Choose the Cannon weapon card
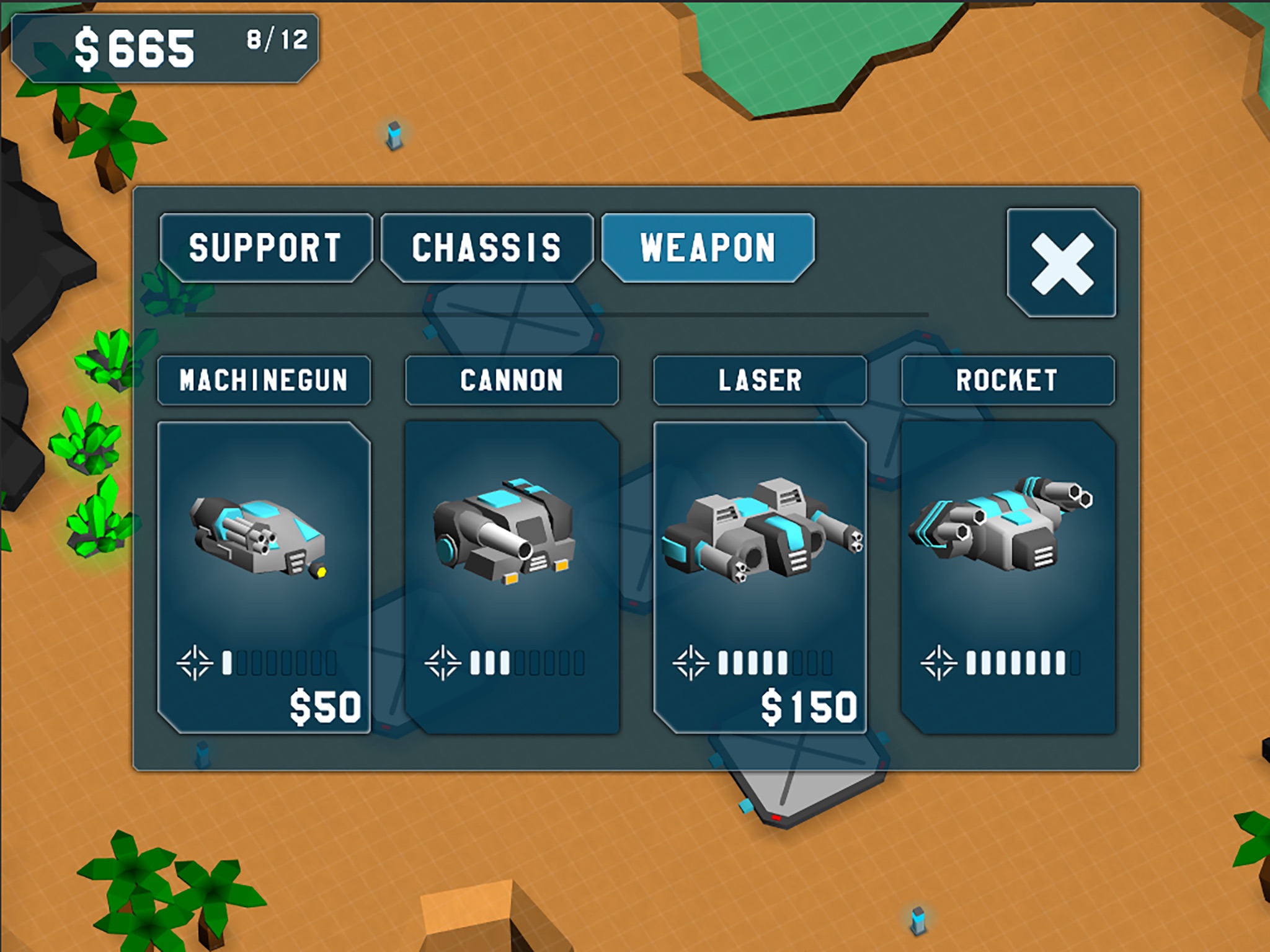Screen dimensions: 1270x952 [512, 578]
